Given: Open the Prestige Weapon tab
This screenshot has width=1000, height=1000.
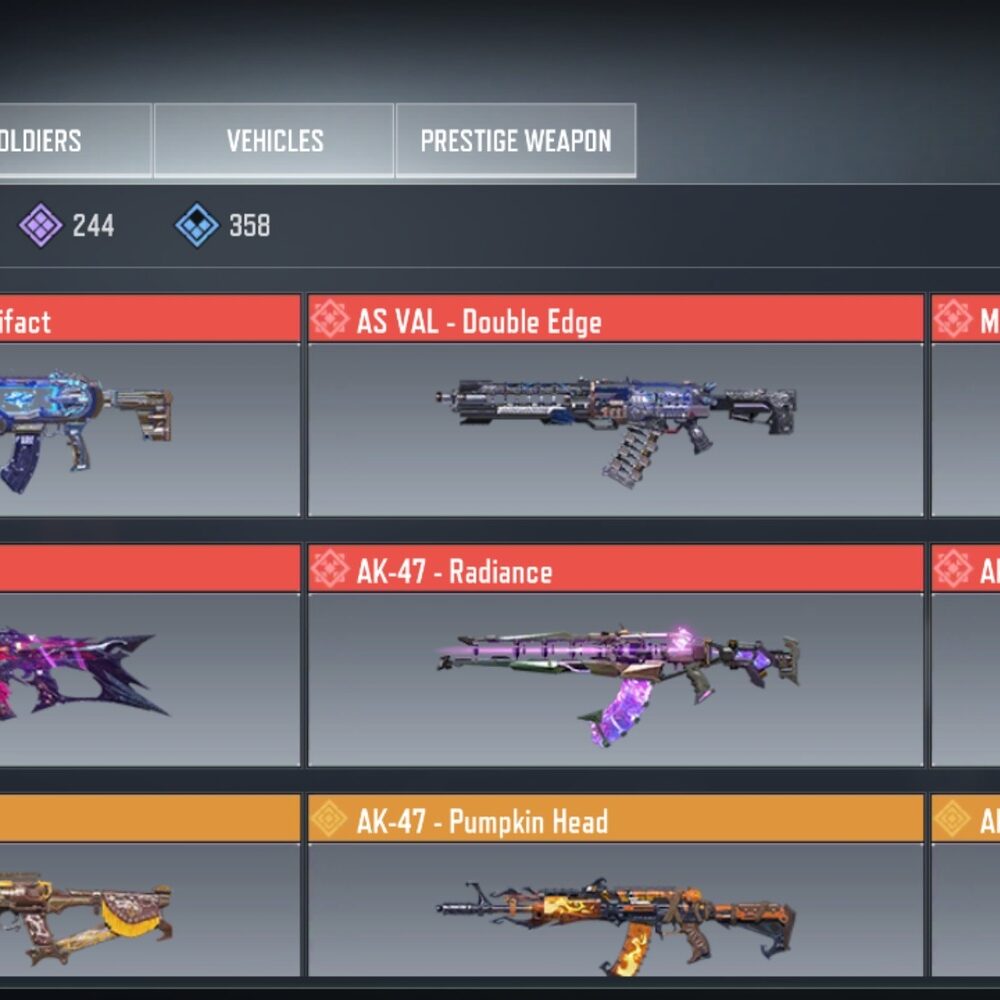Looking at the screenshot, I should pos(515,141).
